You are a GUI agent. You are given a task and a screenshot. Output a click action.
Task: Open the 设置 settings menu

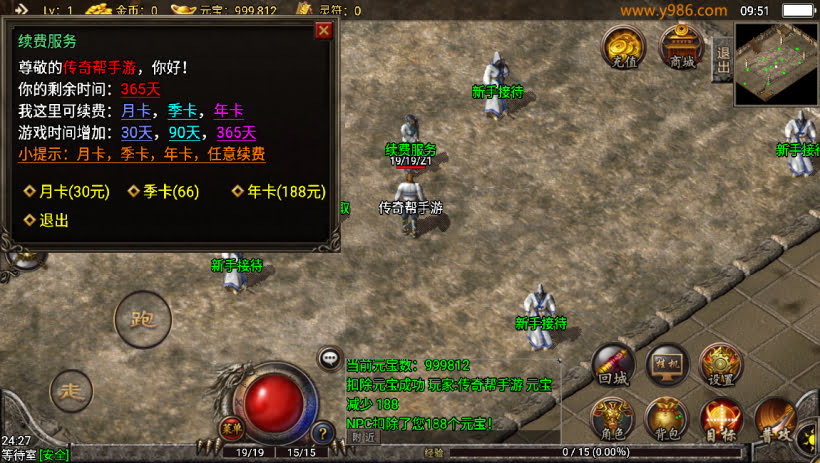pos(720,366)
